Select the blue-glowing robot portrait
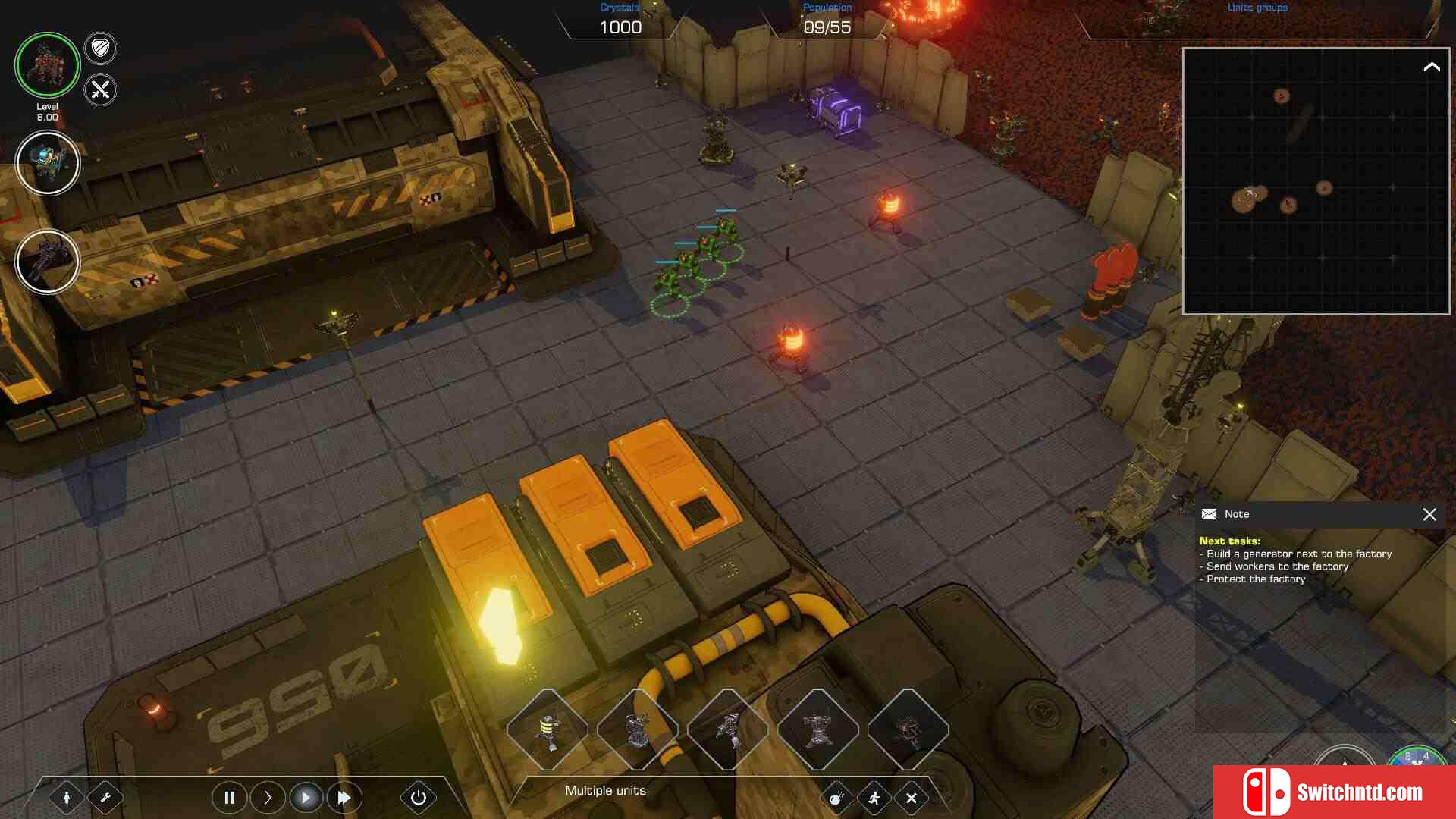1456x819 pixels. [47, 163]
